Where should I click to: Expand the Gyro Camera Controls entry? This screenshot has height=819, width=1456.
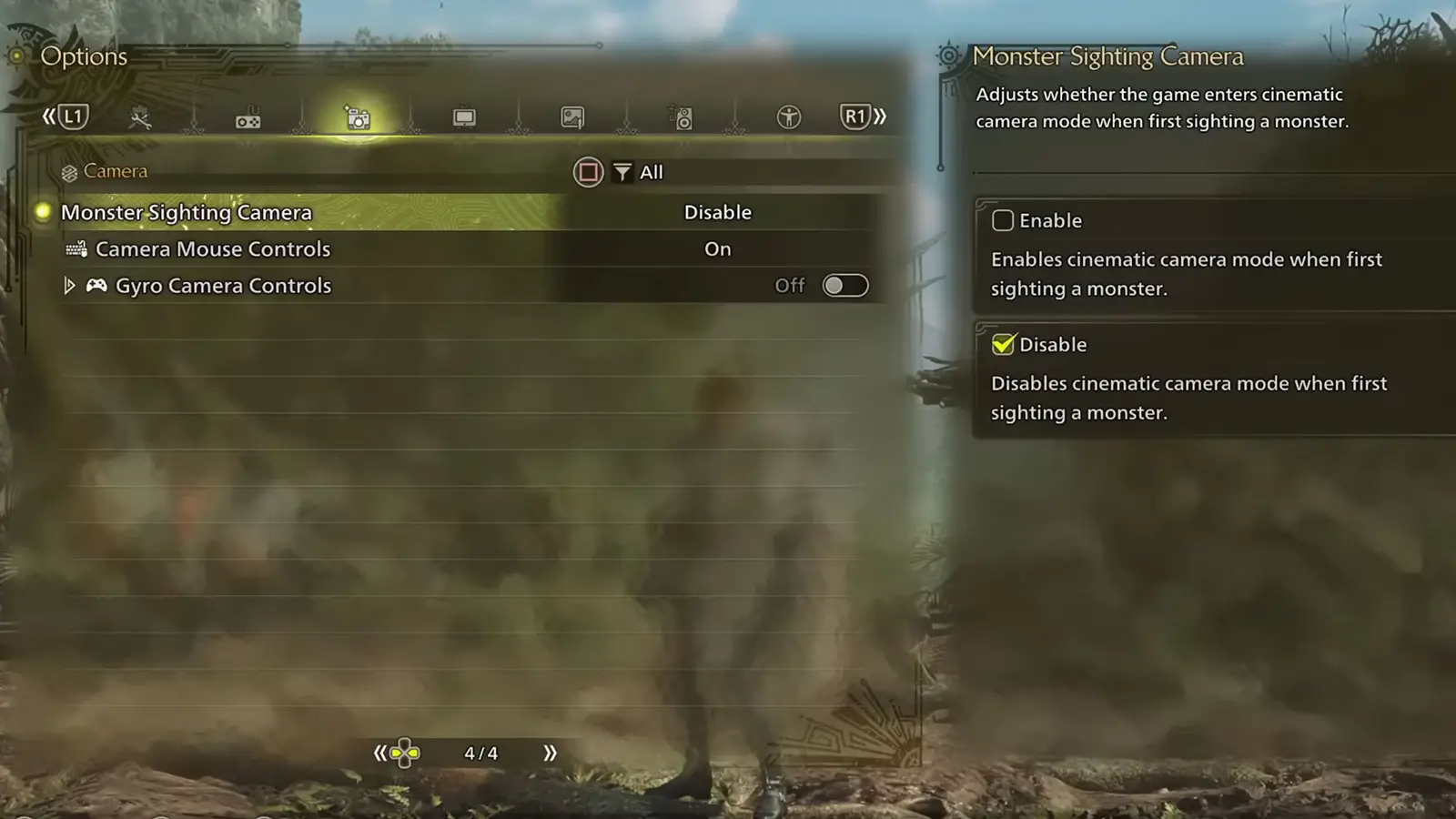point(70,285)
